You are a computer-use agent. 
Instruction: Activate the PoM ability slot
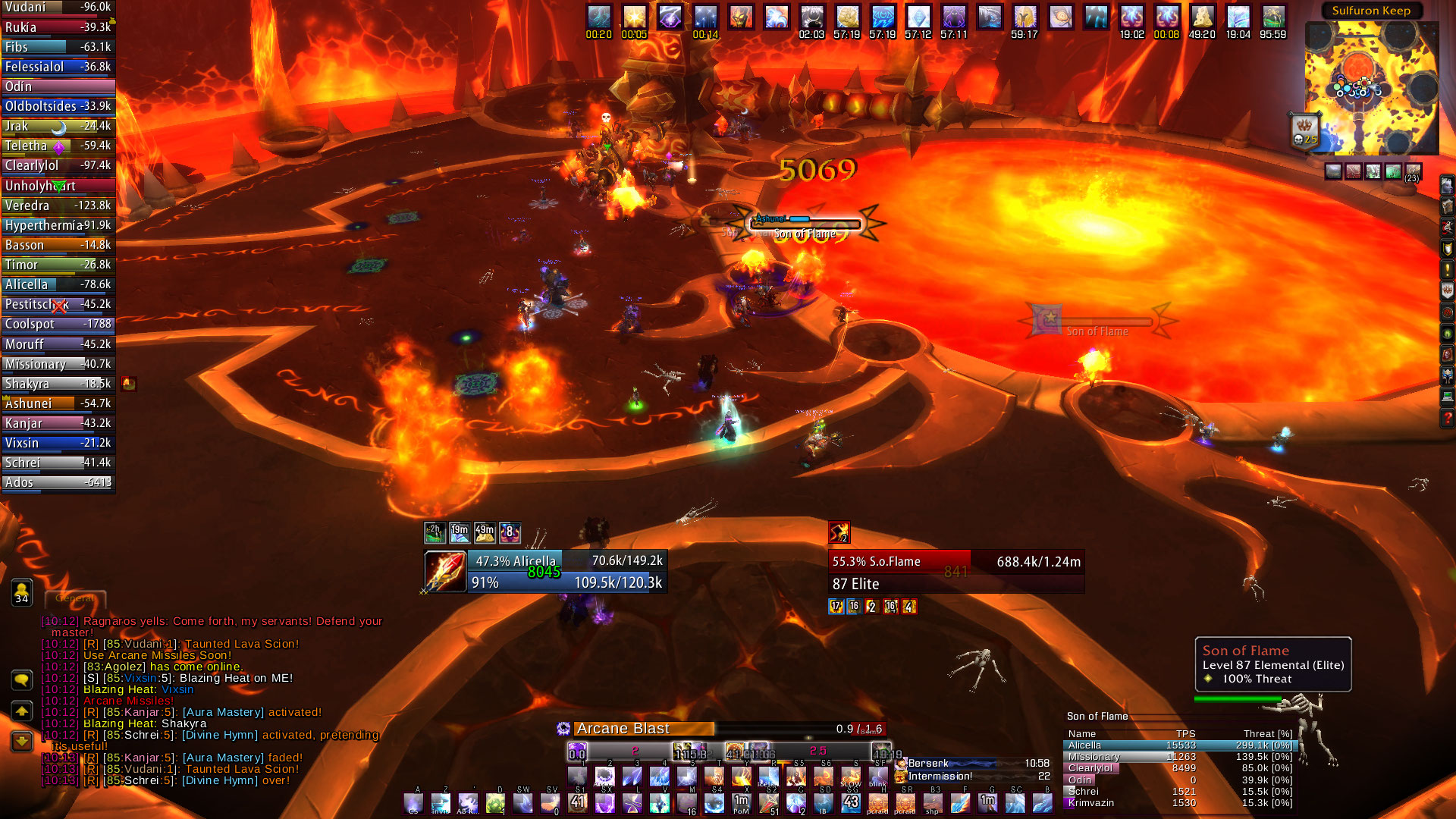pyautogui.click(x=741, y=803)
